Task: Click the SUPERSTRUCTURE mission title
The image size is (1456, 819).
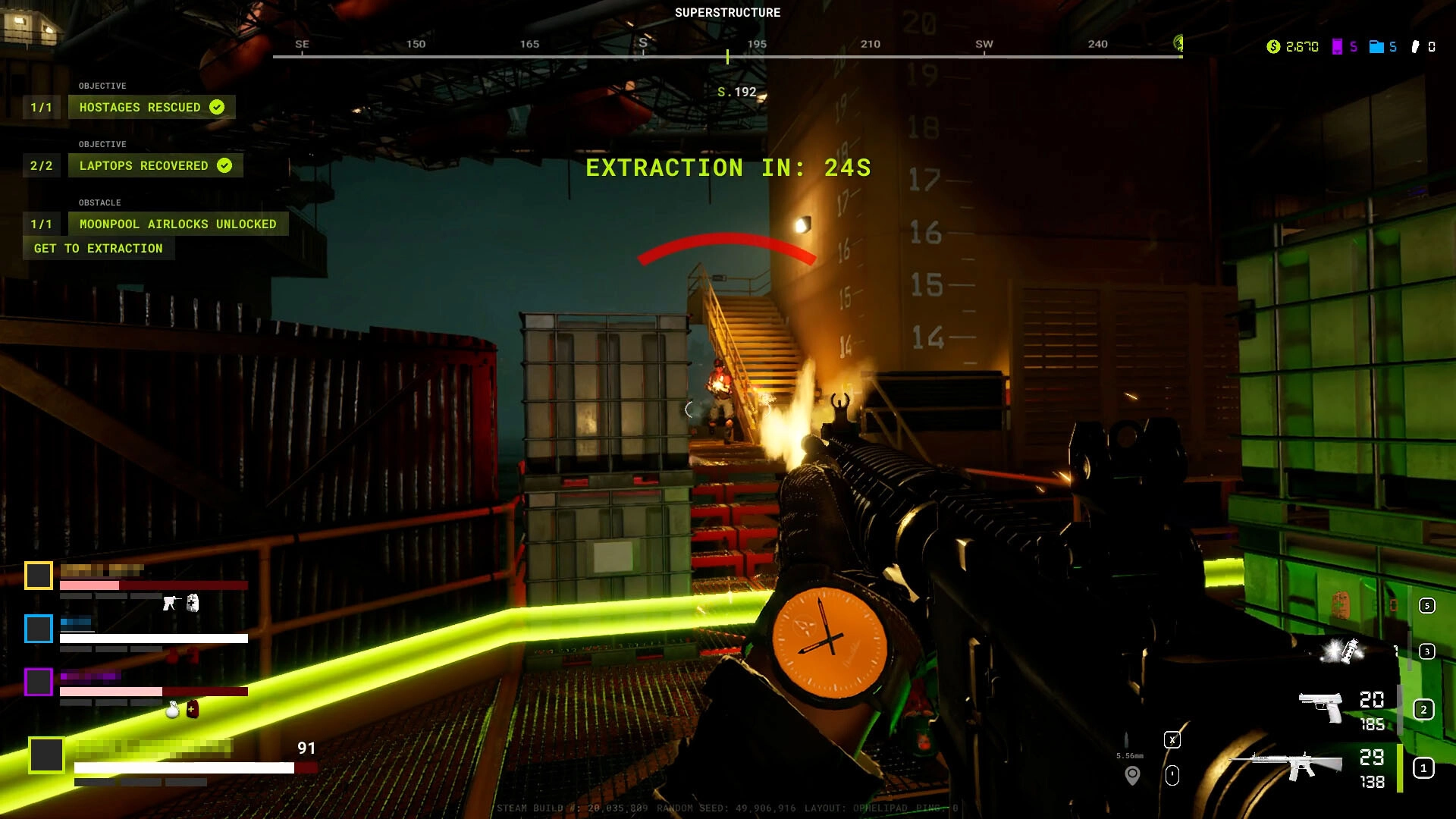Action: [727, 12]
